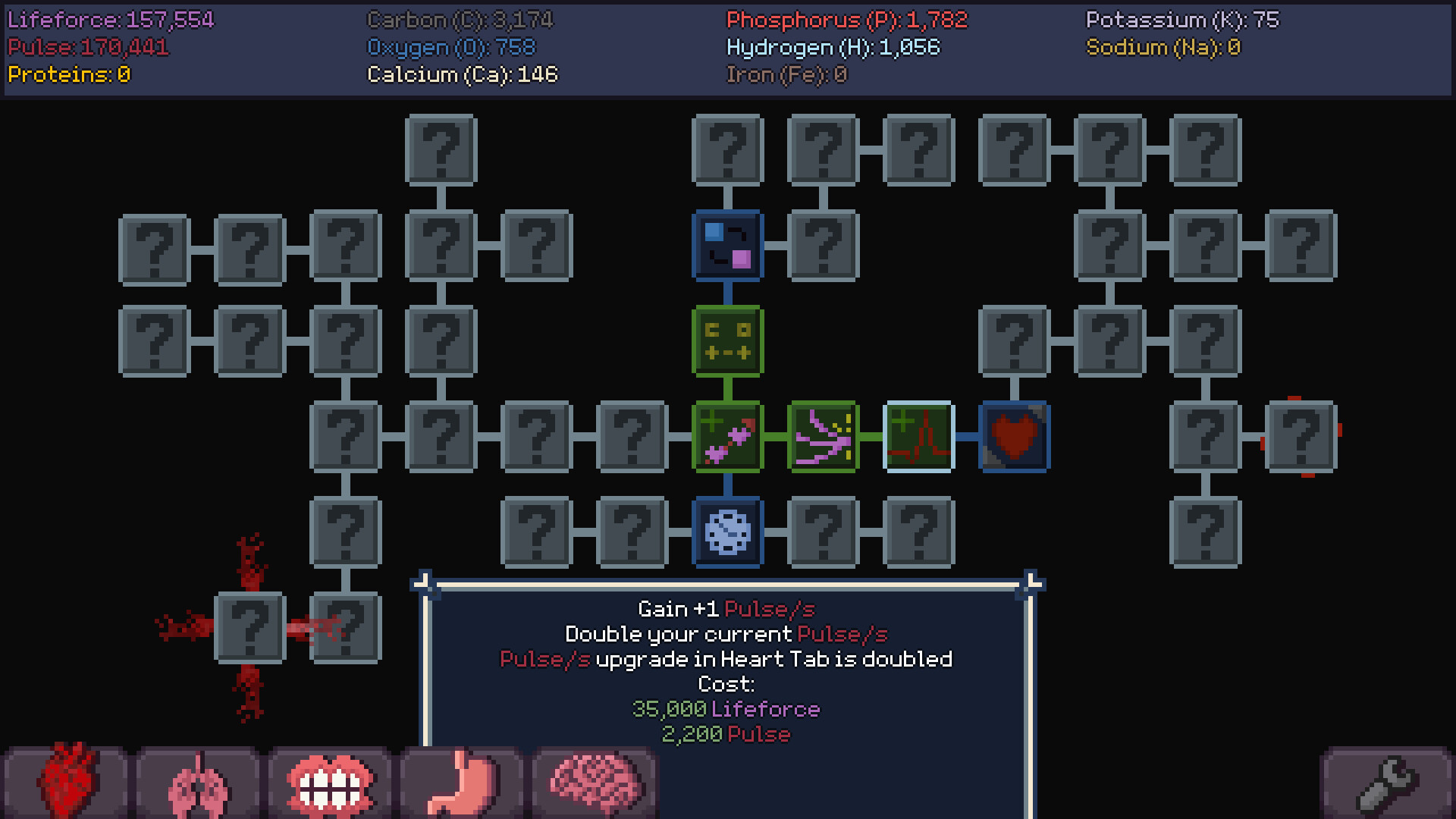Select the green chemical symbols node
The height and width of the screenshot is (819, 1456).
727,342
